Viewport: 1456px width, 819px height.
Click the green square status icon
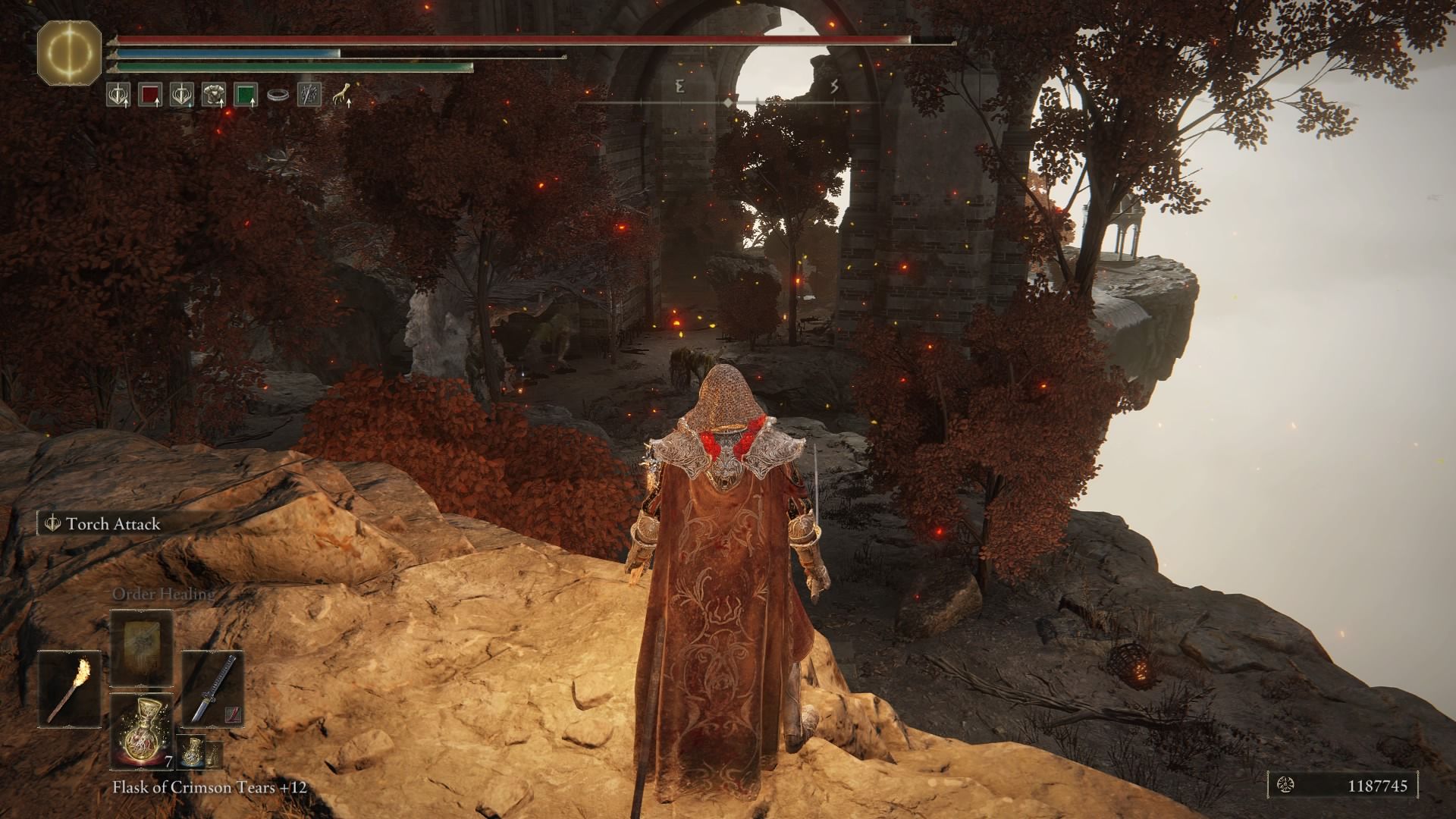tap(245, 94)
